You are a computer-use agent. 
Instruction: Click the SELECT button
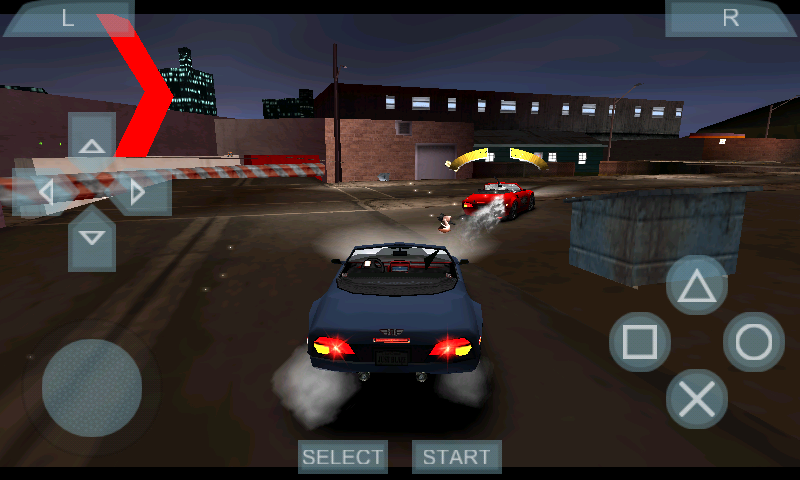(343, 457)
